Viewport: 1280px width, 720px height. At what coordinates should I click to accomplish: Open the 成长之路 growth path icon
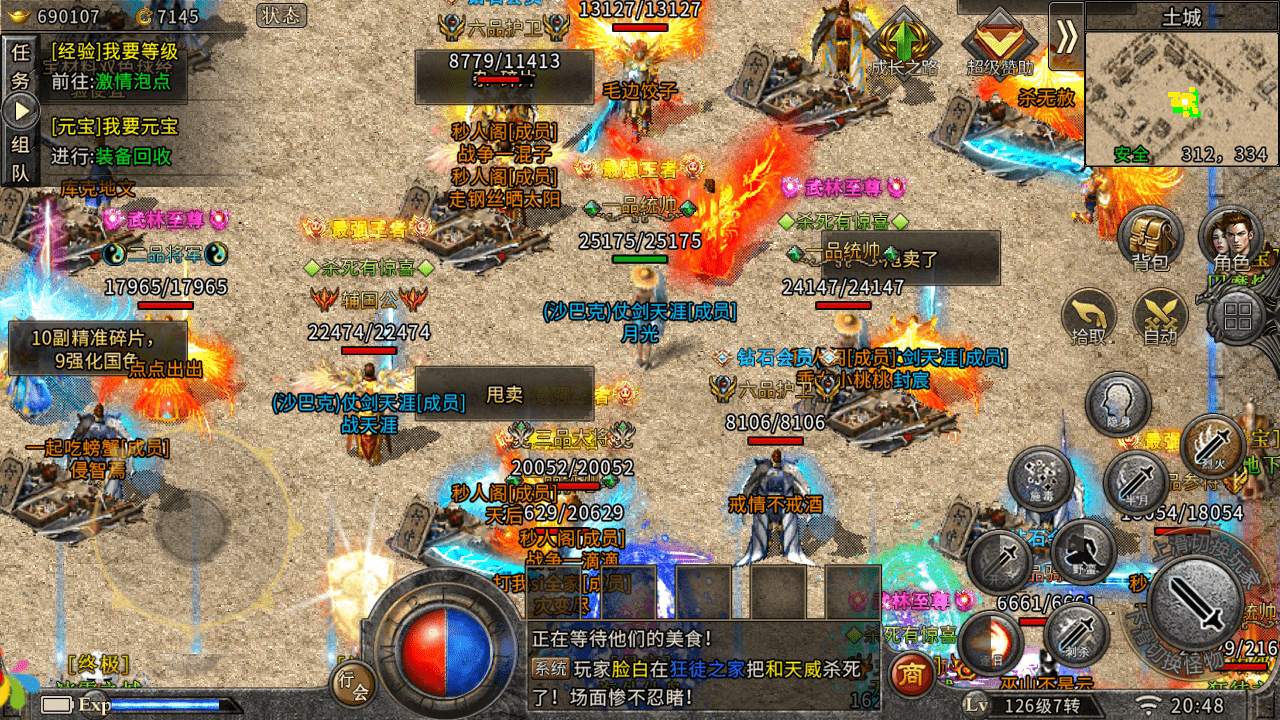903,45
